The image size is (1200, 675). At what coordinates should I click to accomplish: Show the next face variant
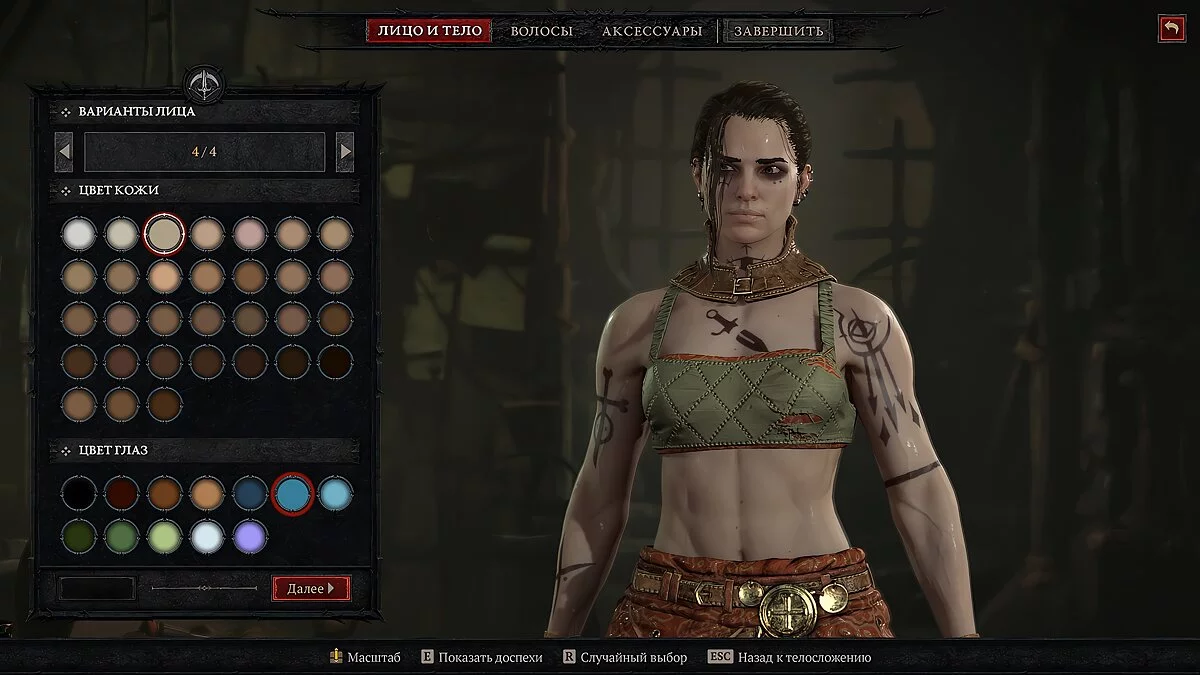[x=345, y=152]
